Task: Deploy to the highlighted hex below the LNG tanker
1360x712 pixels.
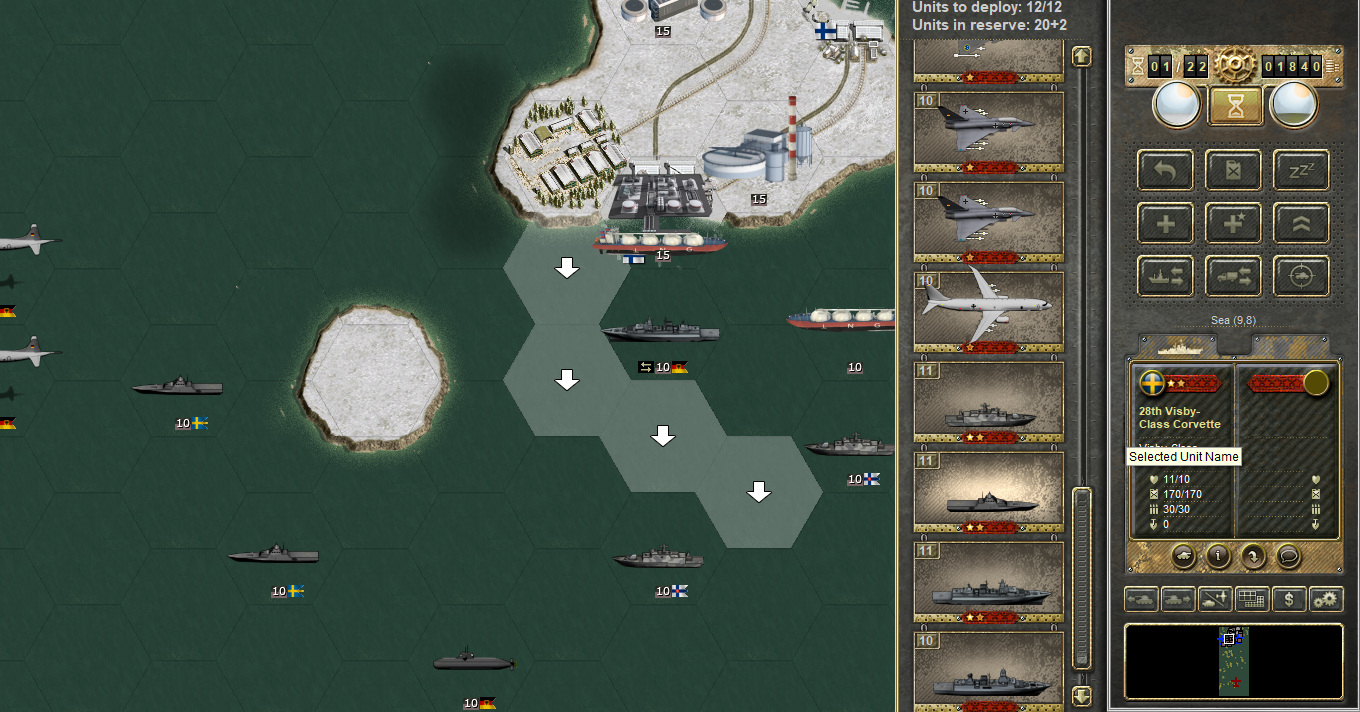Action: 567,268
